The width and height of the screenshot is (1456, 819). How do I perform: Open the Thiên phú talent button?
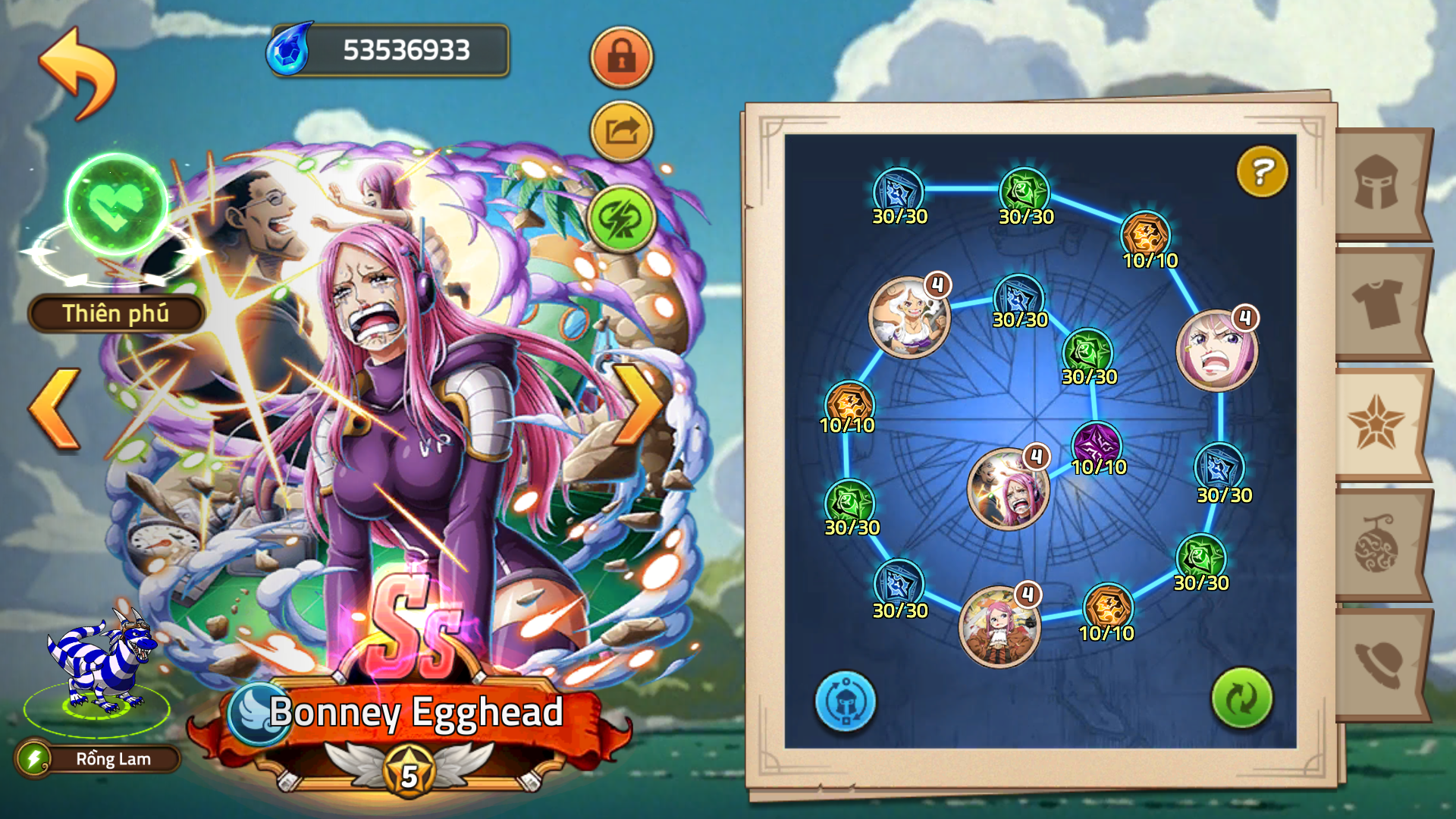116,313
